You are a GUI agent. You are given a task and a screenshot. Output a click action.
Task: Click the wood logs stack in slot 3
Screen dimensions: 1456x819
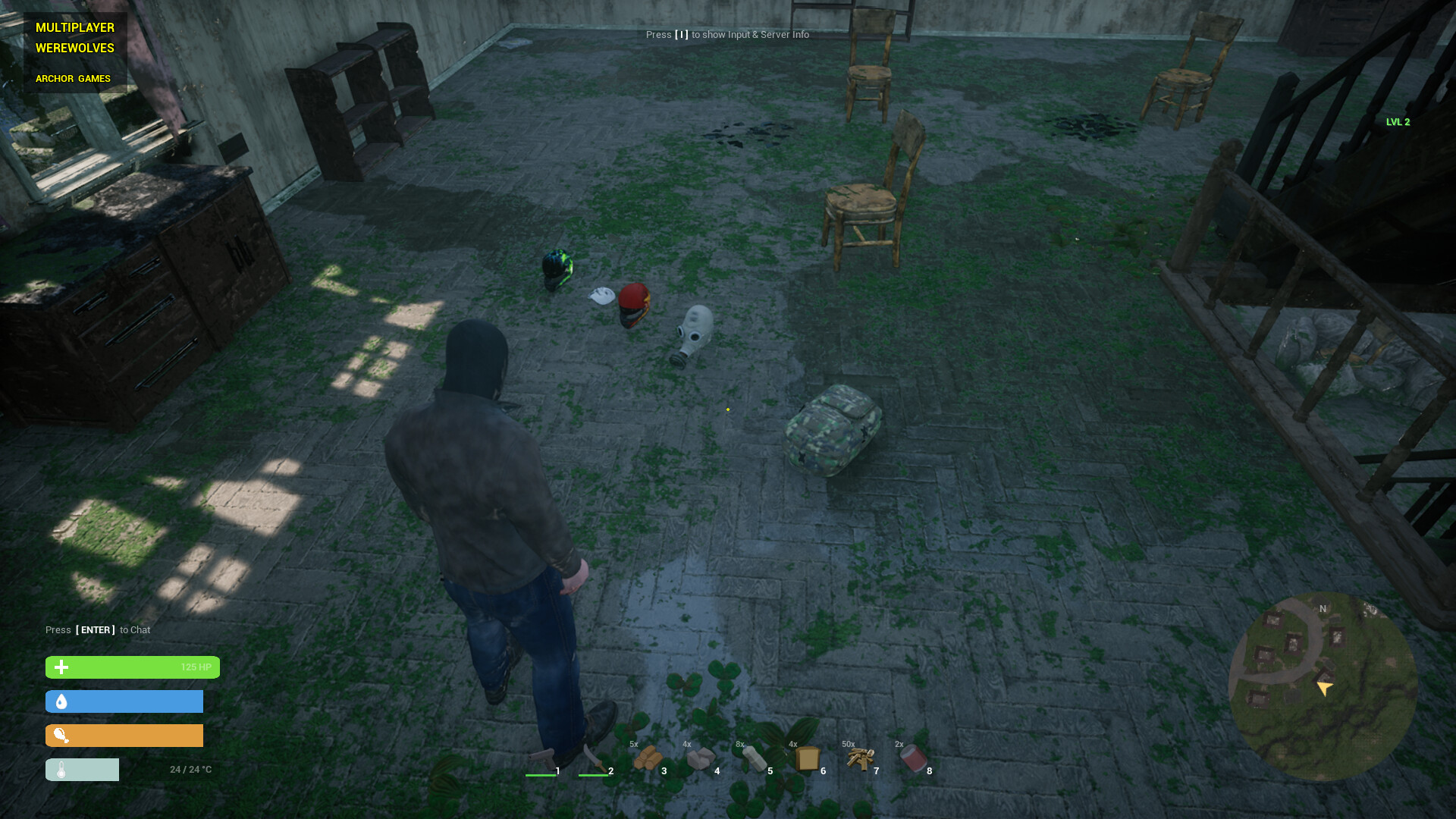point(650,758)
